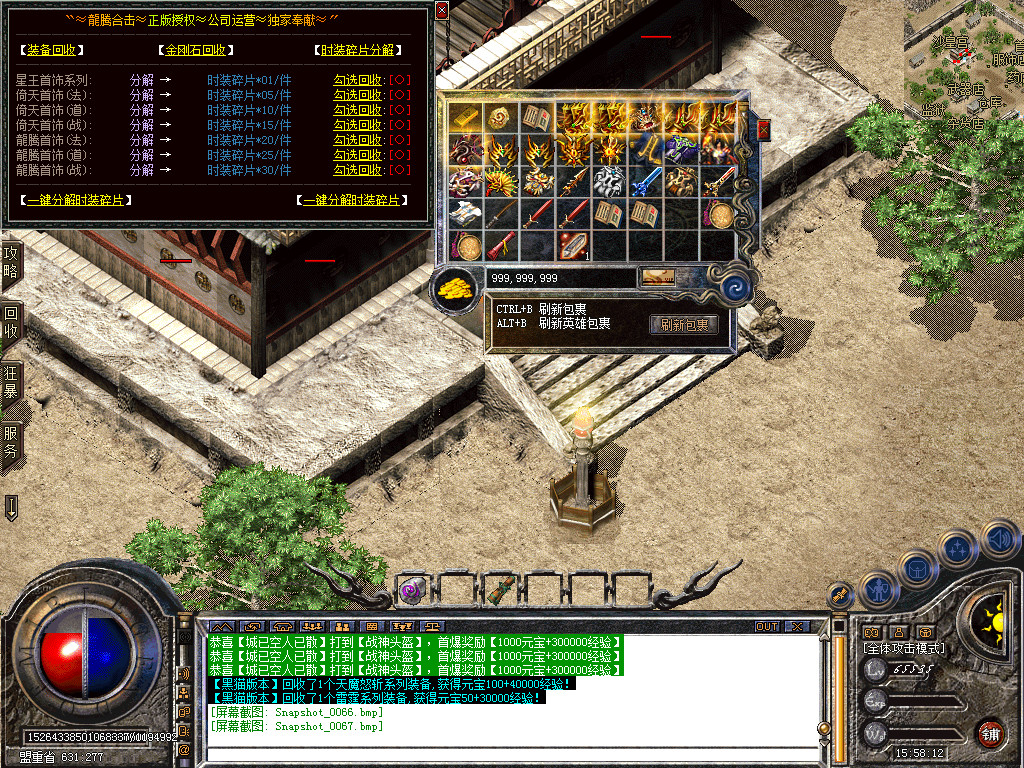The image size is (1024, 768).
Task: Click the gold coin pile icon
Action: coord(455,289)
